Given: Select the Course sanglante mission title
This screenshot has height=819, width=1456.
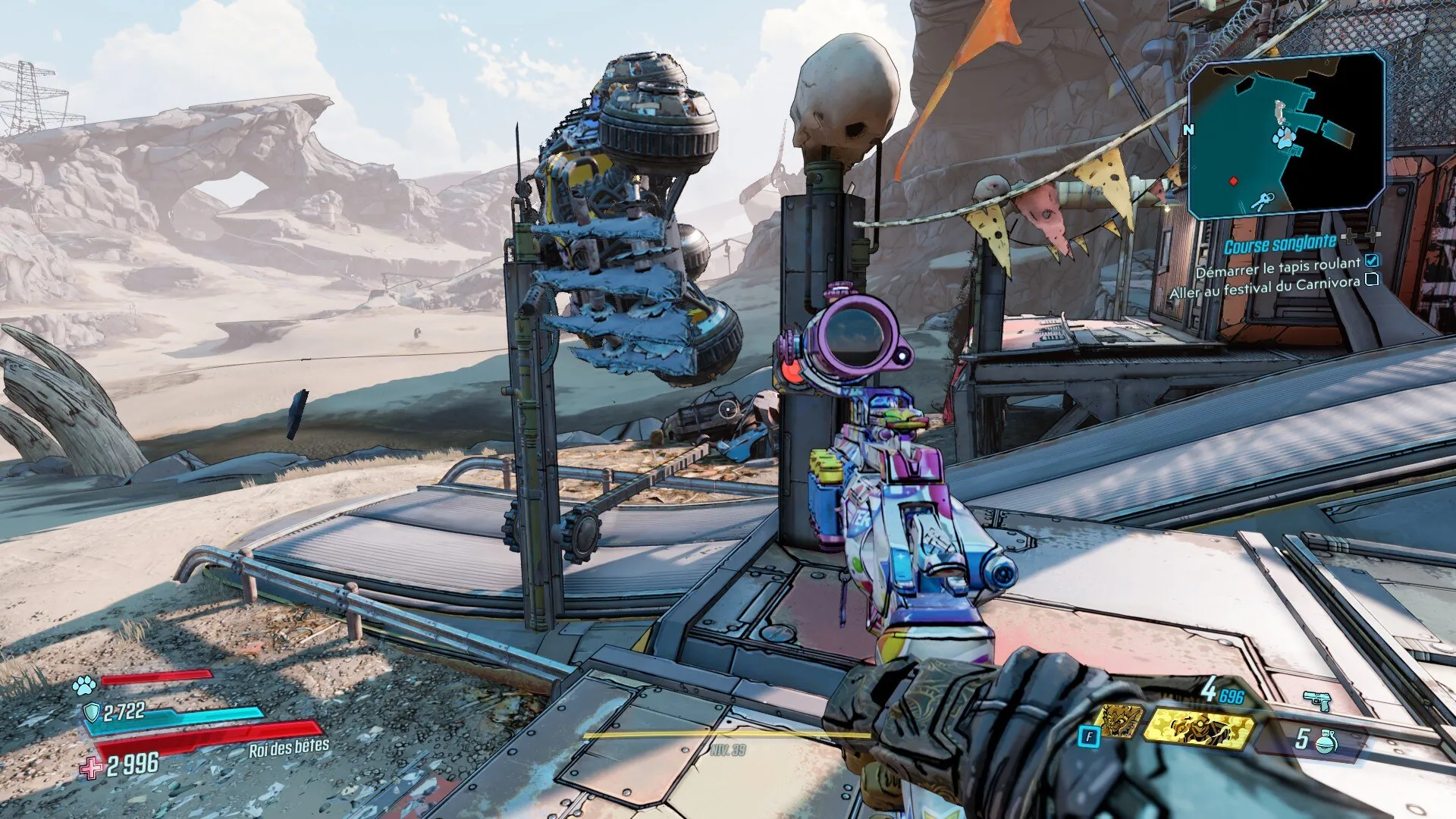Looking at the screenshot, I should point(1280,245).
